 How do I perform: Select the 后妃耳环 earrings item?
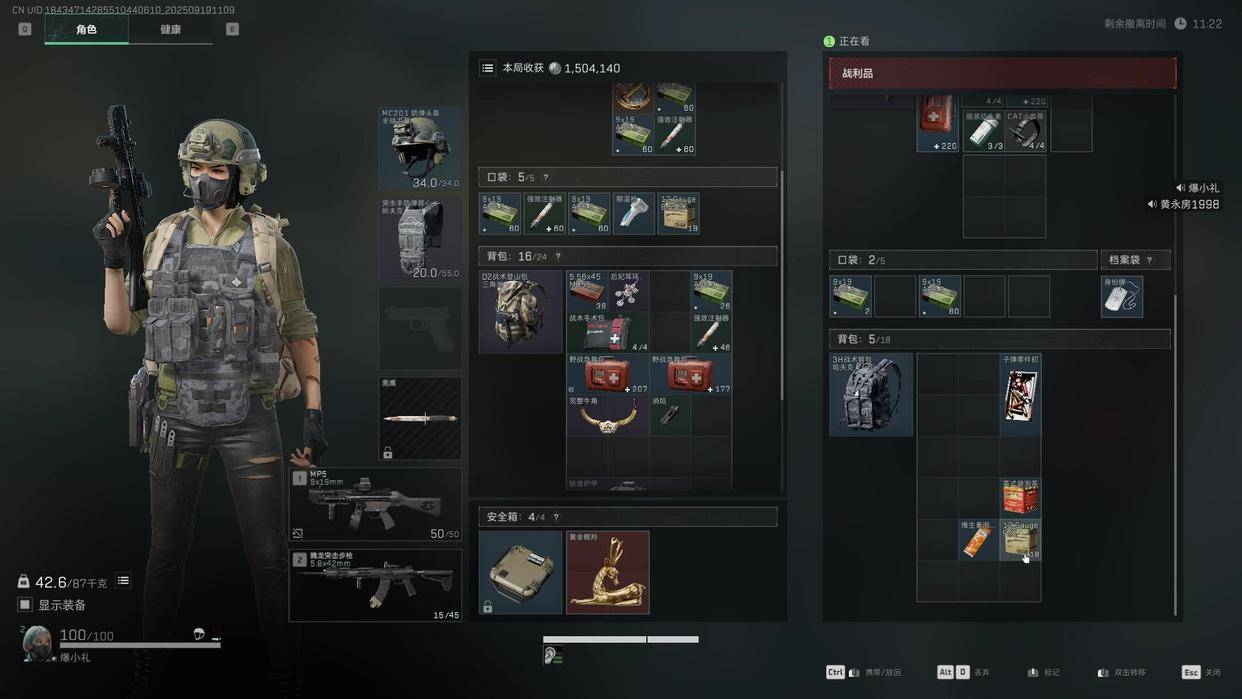tap(629, 291)
